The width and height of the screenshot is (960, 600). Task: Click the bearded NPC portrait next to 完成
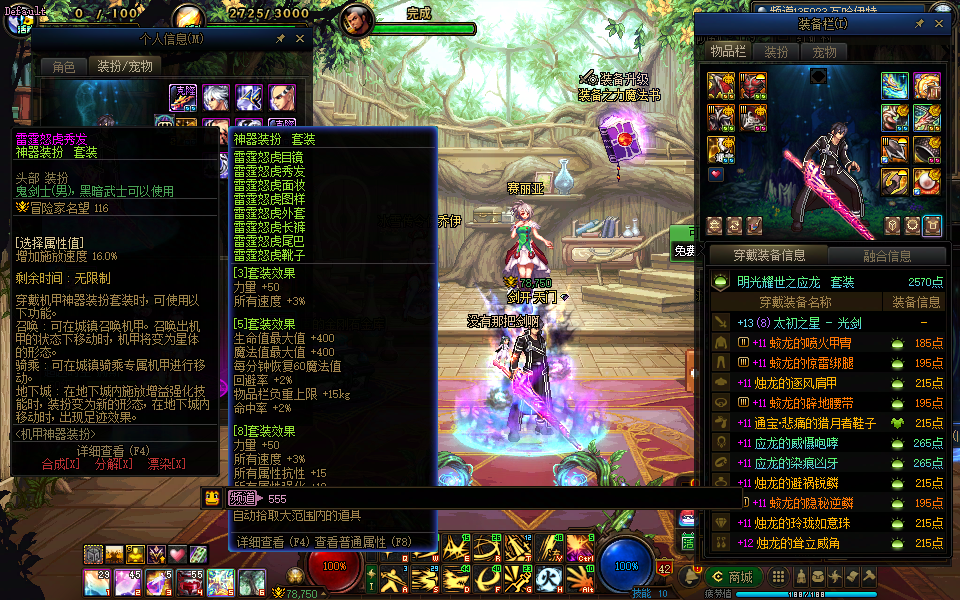pyautogui.click(x=355, y=19)
